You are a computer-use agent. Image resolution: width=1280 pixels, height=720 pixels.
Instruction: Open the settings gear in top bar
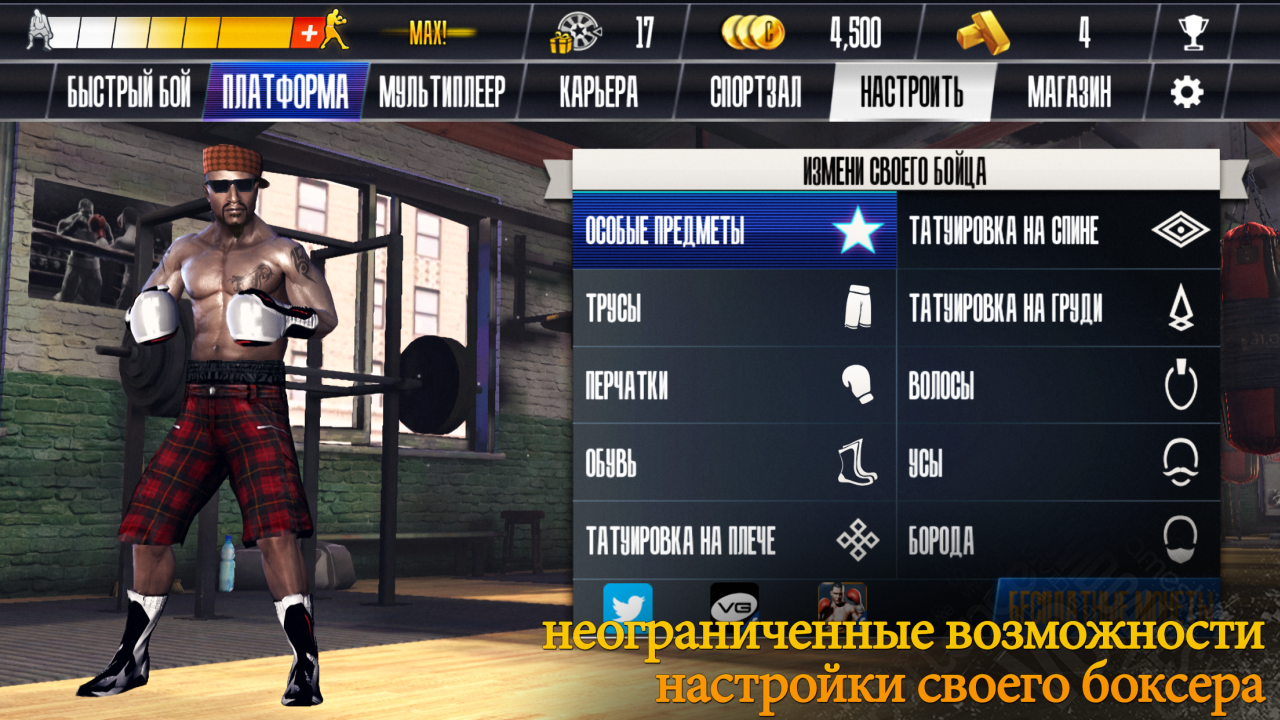(x=1186, y=89)
